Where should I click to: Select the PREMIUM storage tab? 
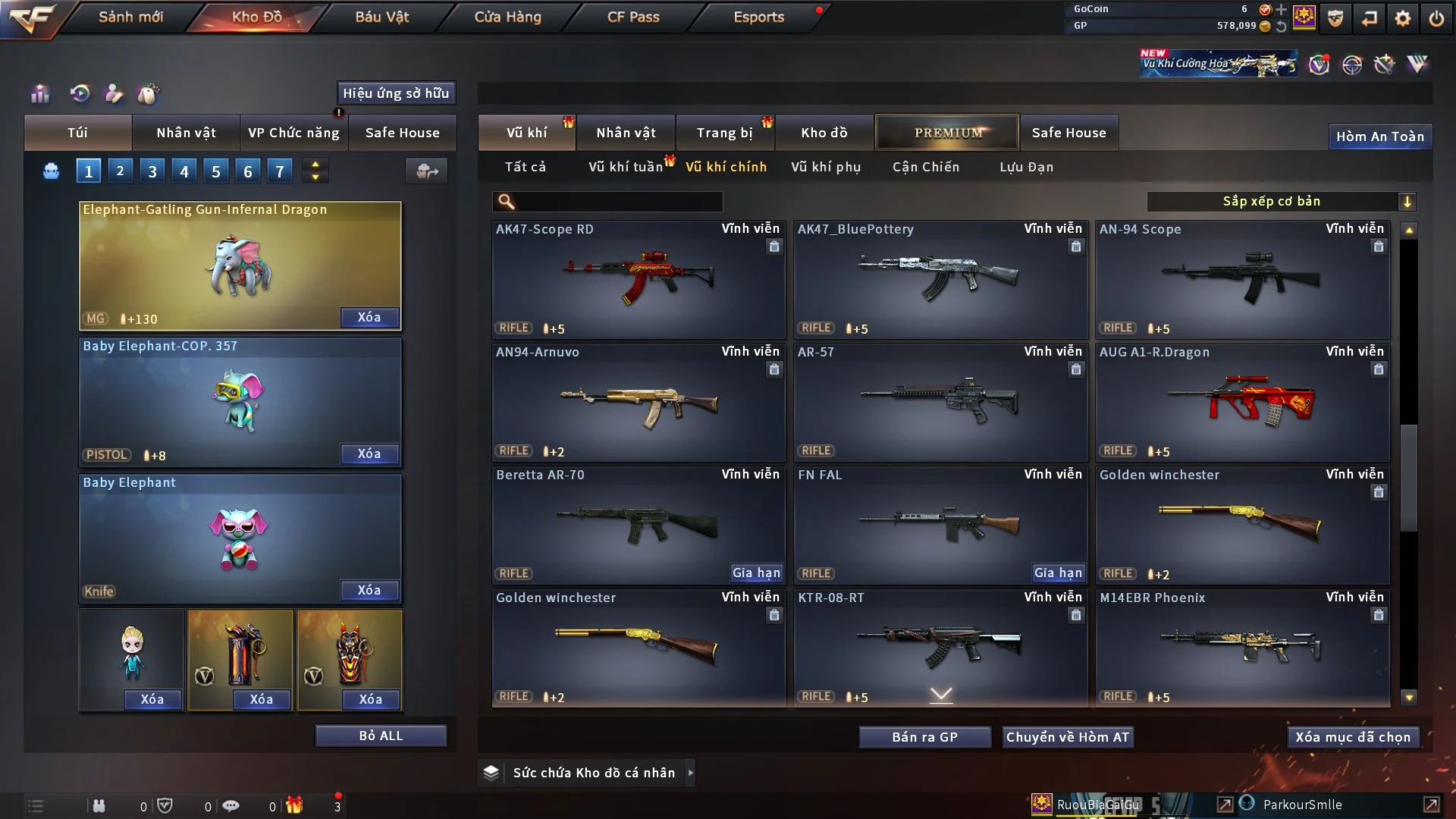(x=947, y=133)
